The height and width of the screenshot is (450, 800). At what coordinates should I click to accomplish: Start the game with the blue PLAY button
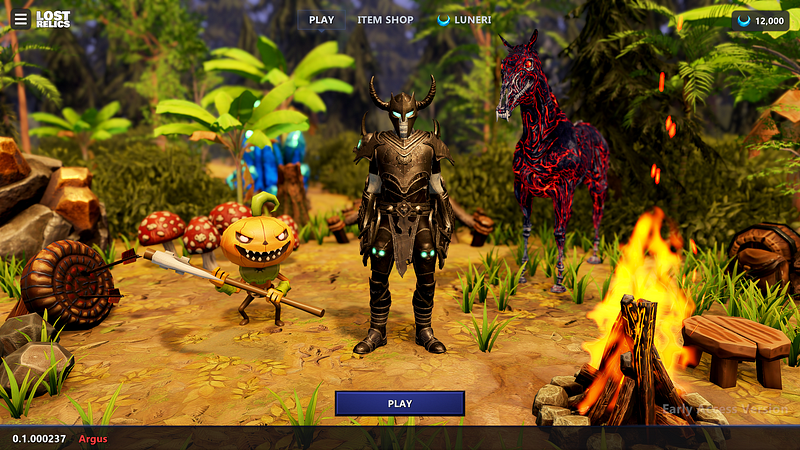pyautogui.click(x=399, y=403)
